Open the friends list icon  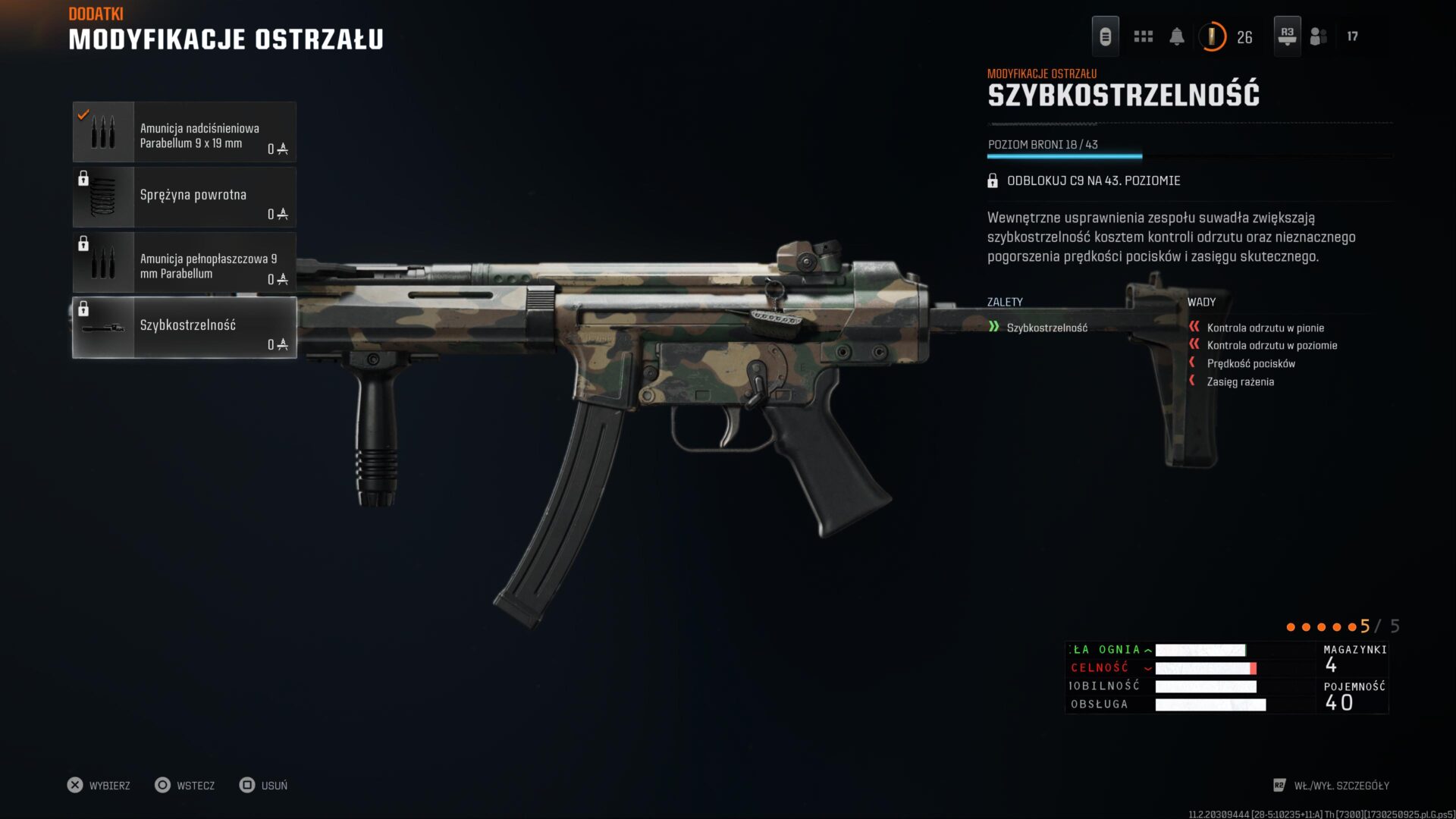1319,36
